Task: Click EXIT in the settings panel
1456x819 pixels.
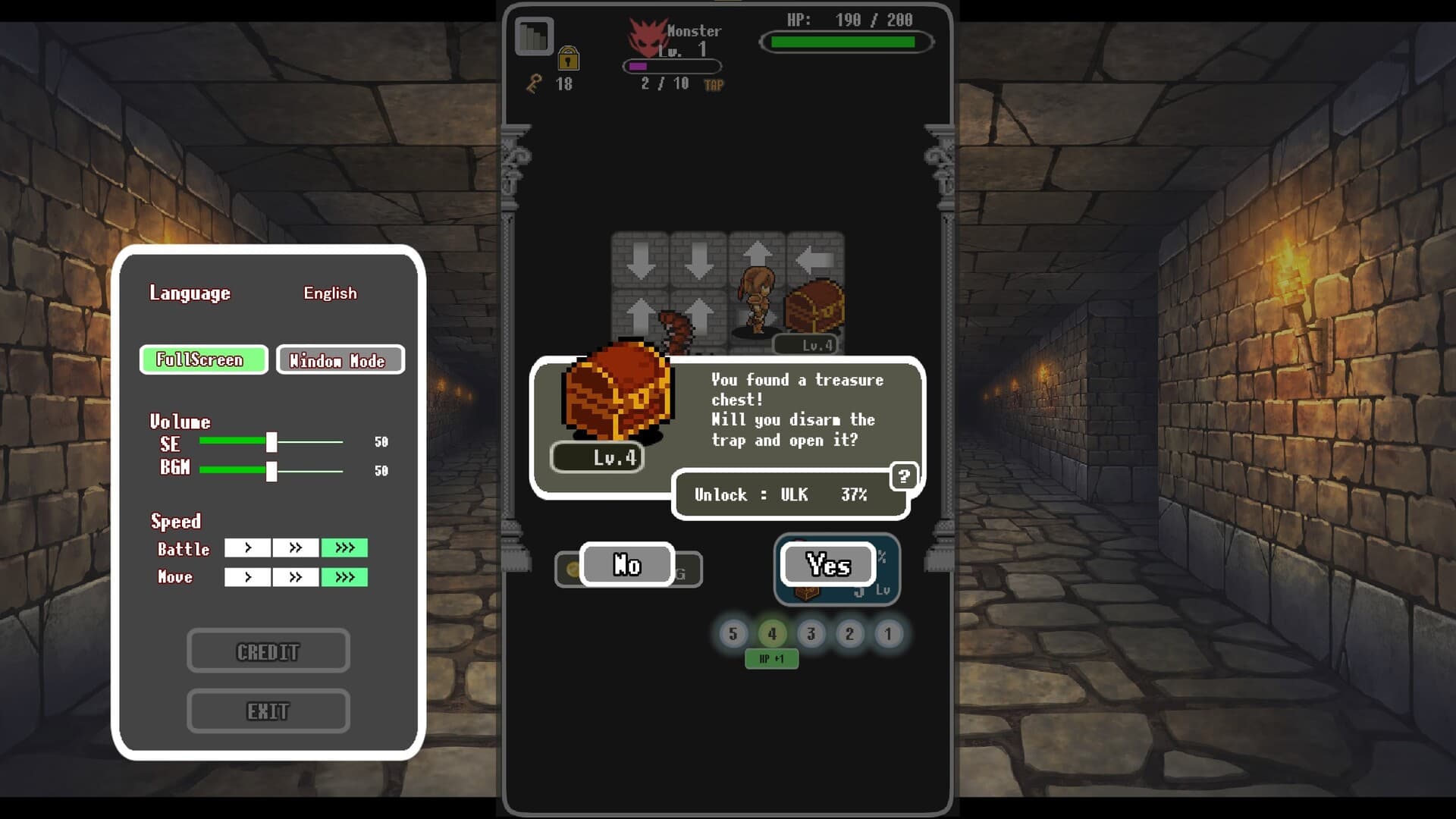Action: pyautogui.click(x=268, y=711)
